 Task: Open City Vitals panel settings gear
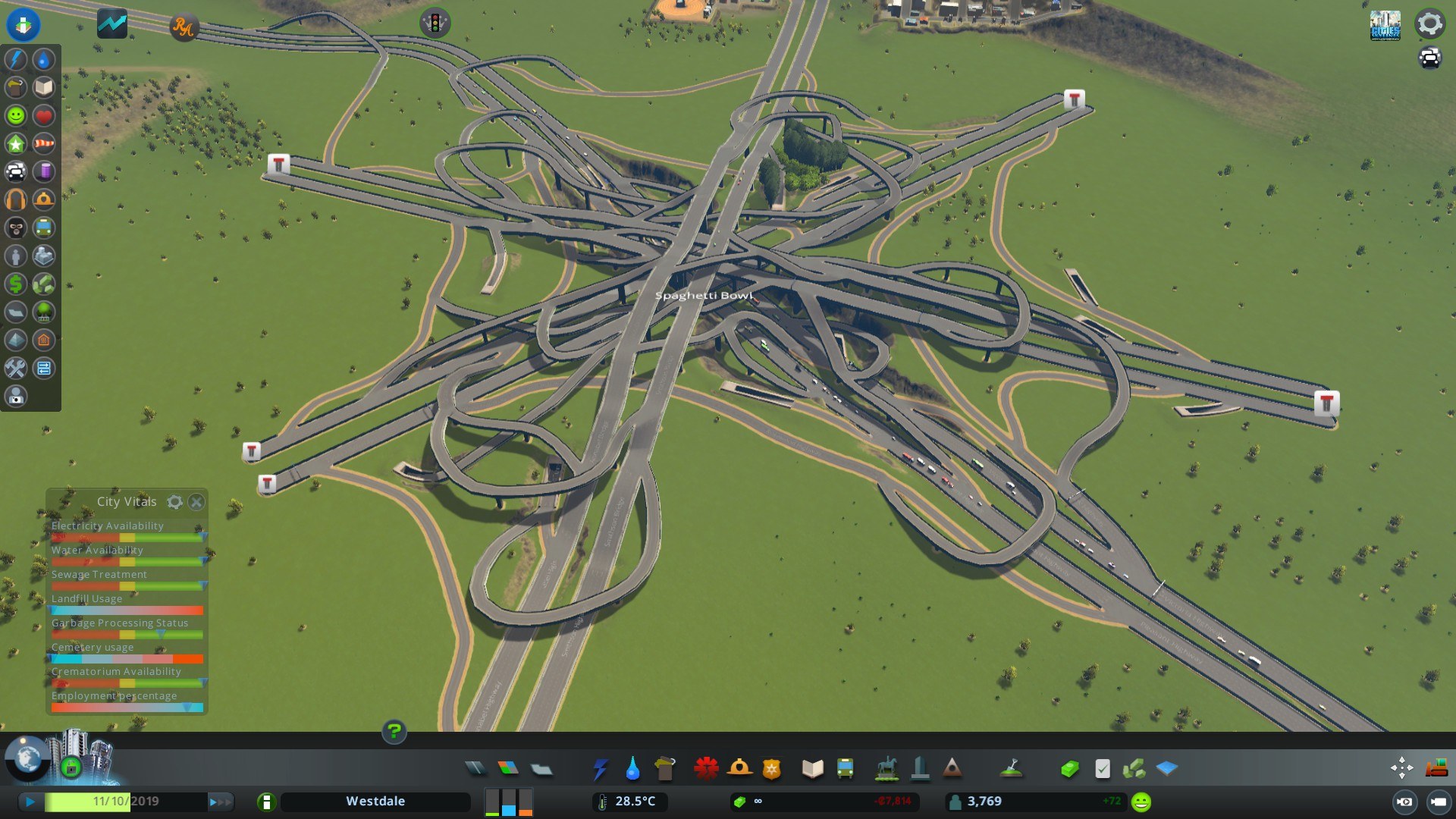(x=175, y=502)
